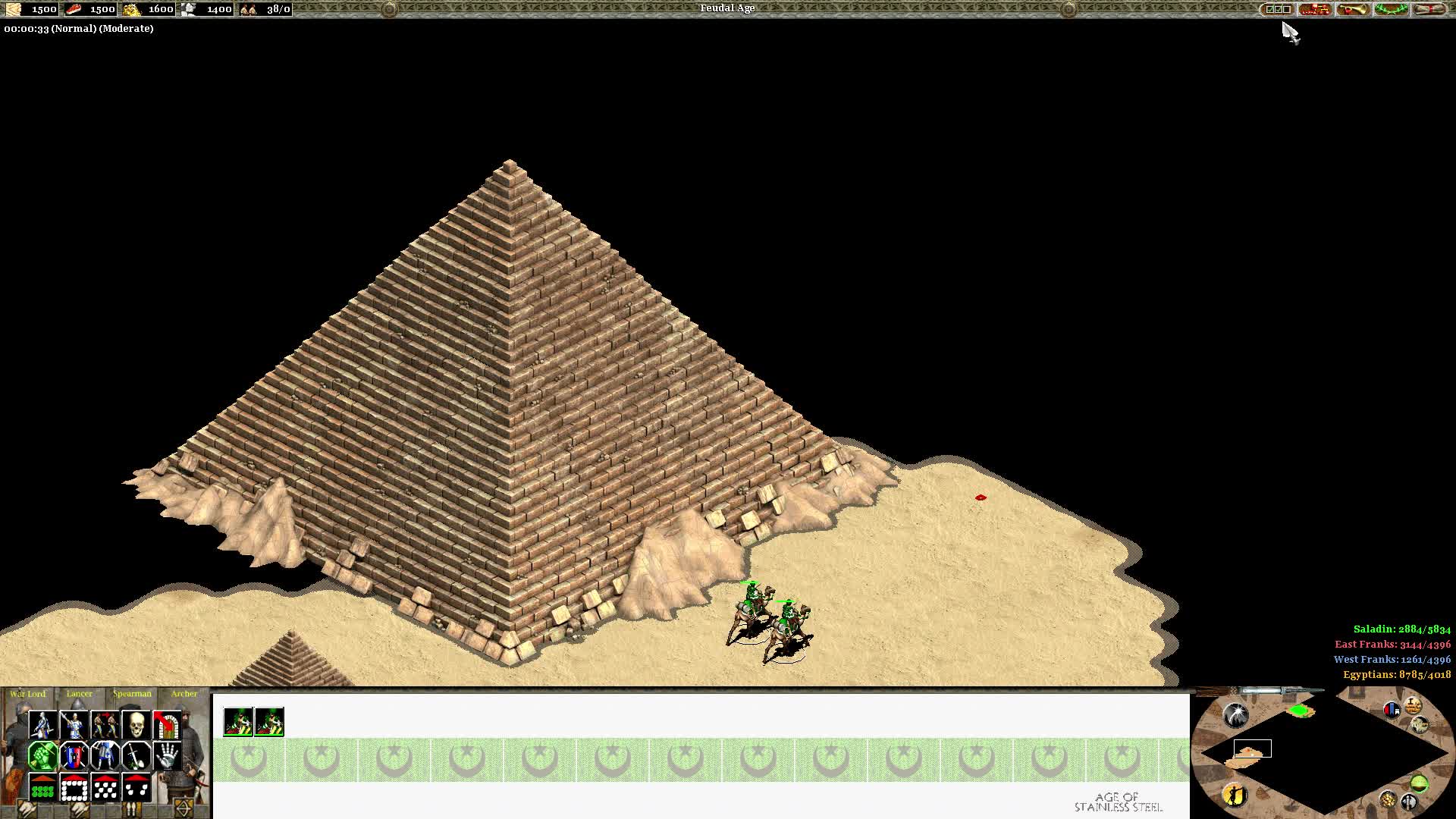The image size is (1456, 819).
Task: Open the game Menu scroll icon
Action: (x=1429, y=9)
